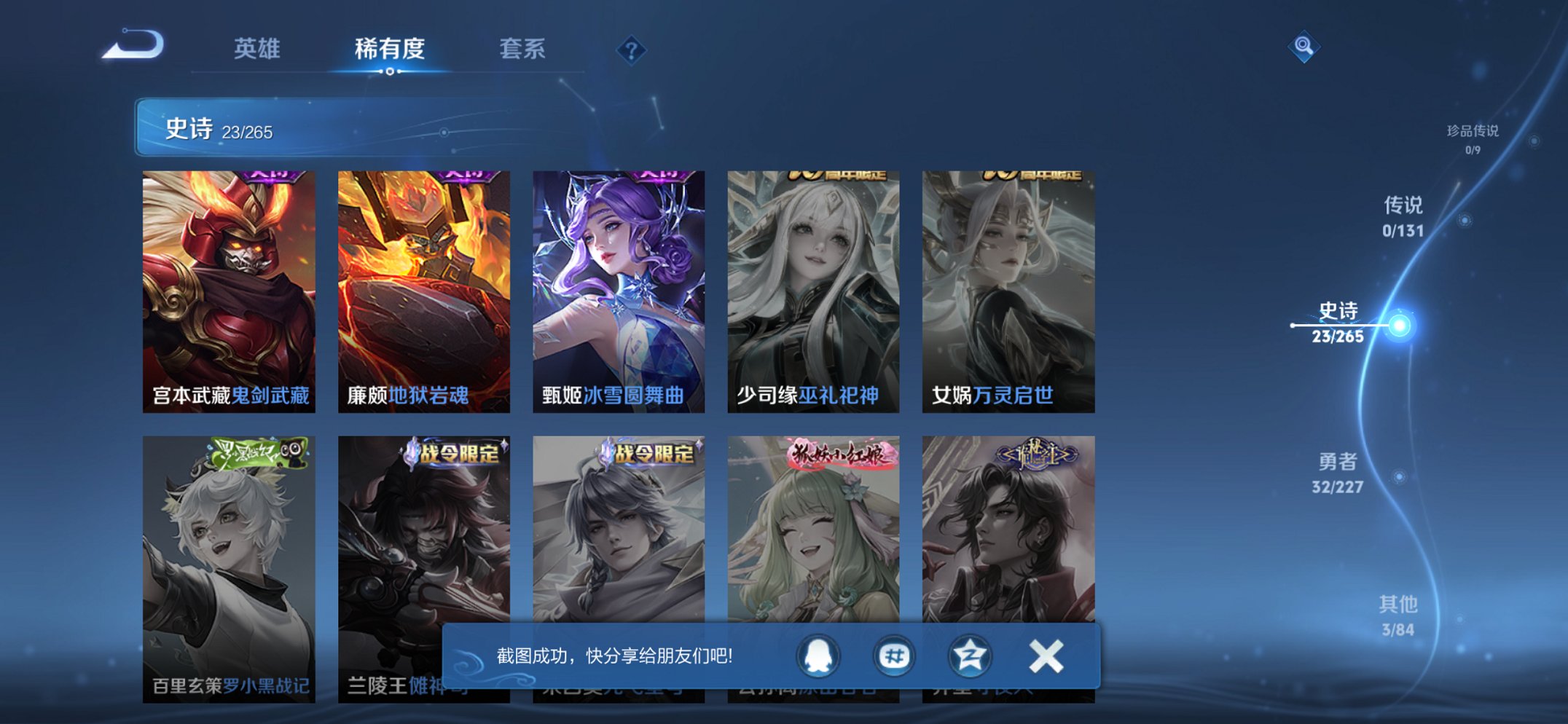Open the 宫本武藏 鬼剑武藏 skin thumbnail
Screen dimensions: 1568x724
coord(227,284)
